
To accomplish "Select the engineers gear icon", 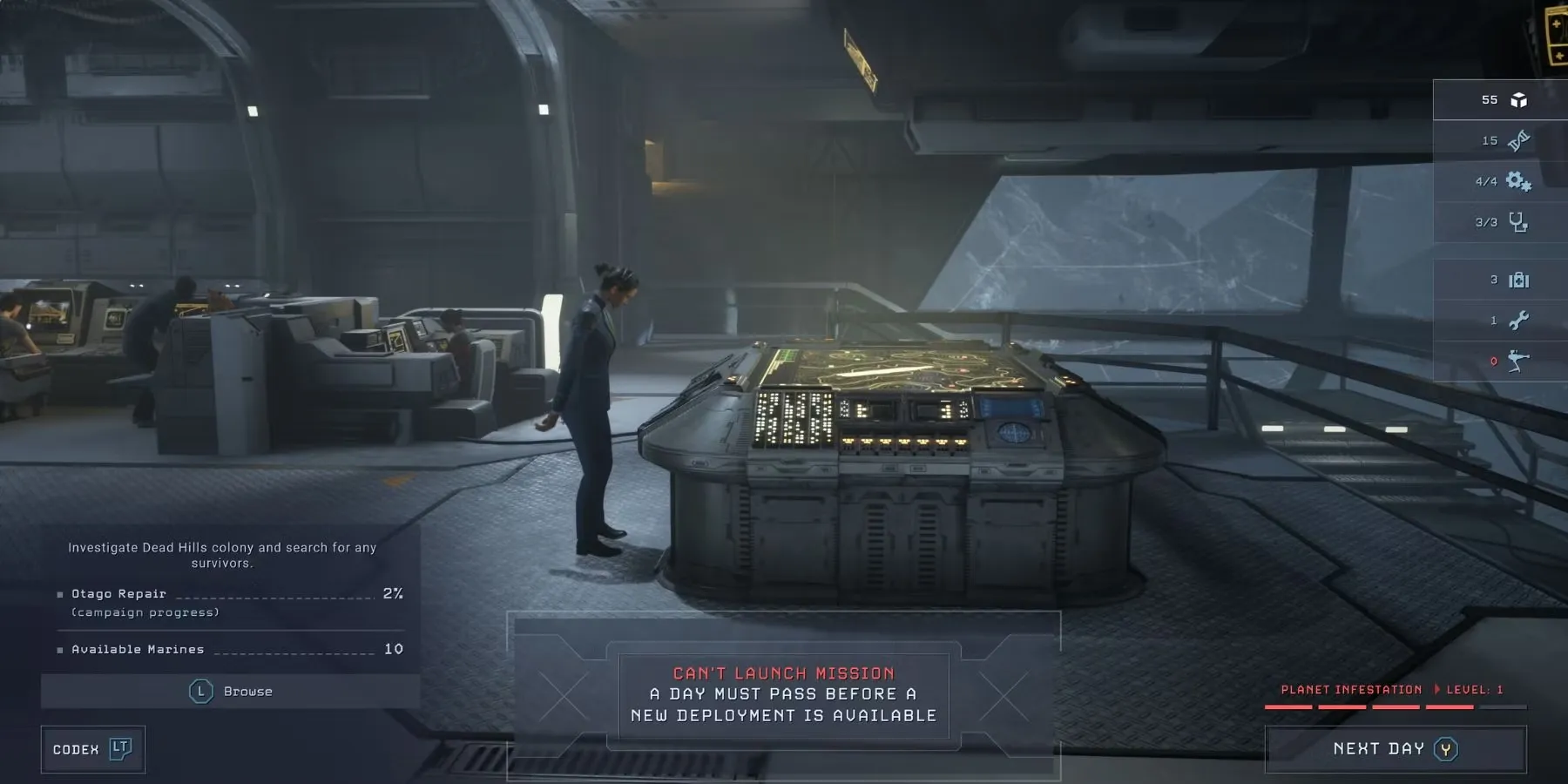I will coord(1518,181).
